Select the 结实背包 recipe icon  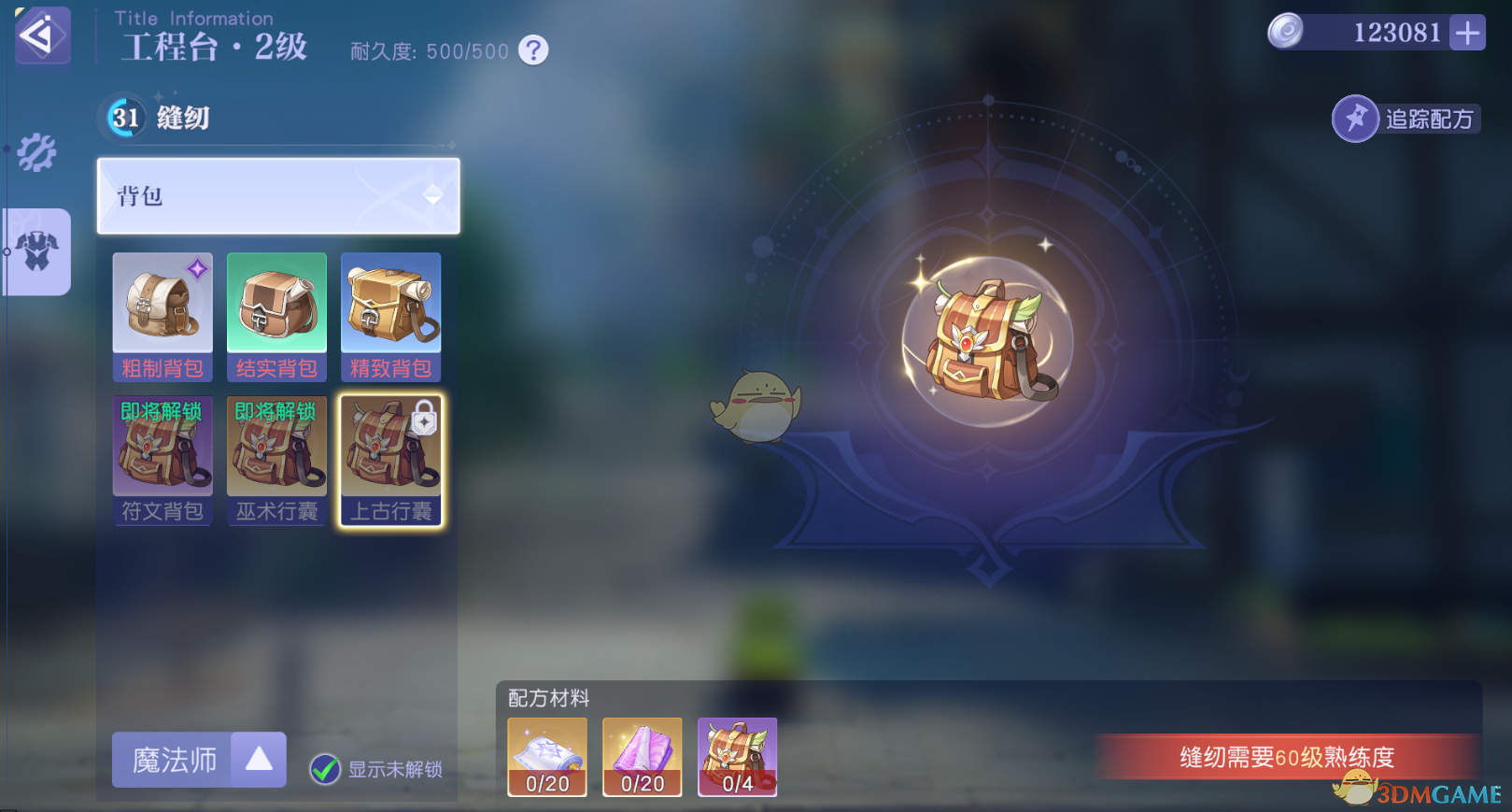[x=276, y=303]
